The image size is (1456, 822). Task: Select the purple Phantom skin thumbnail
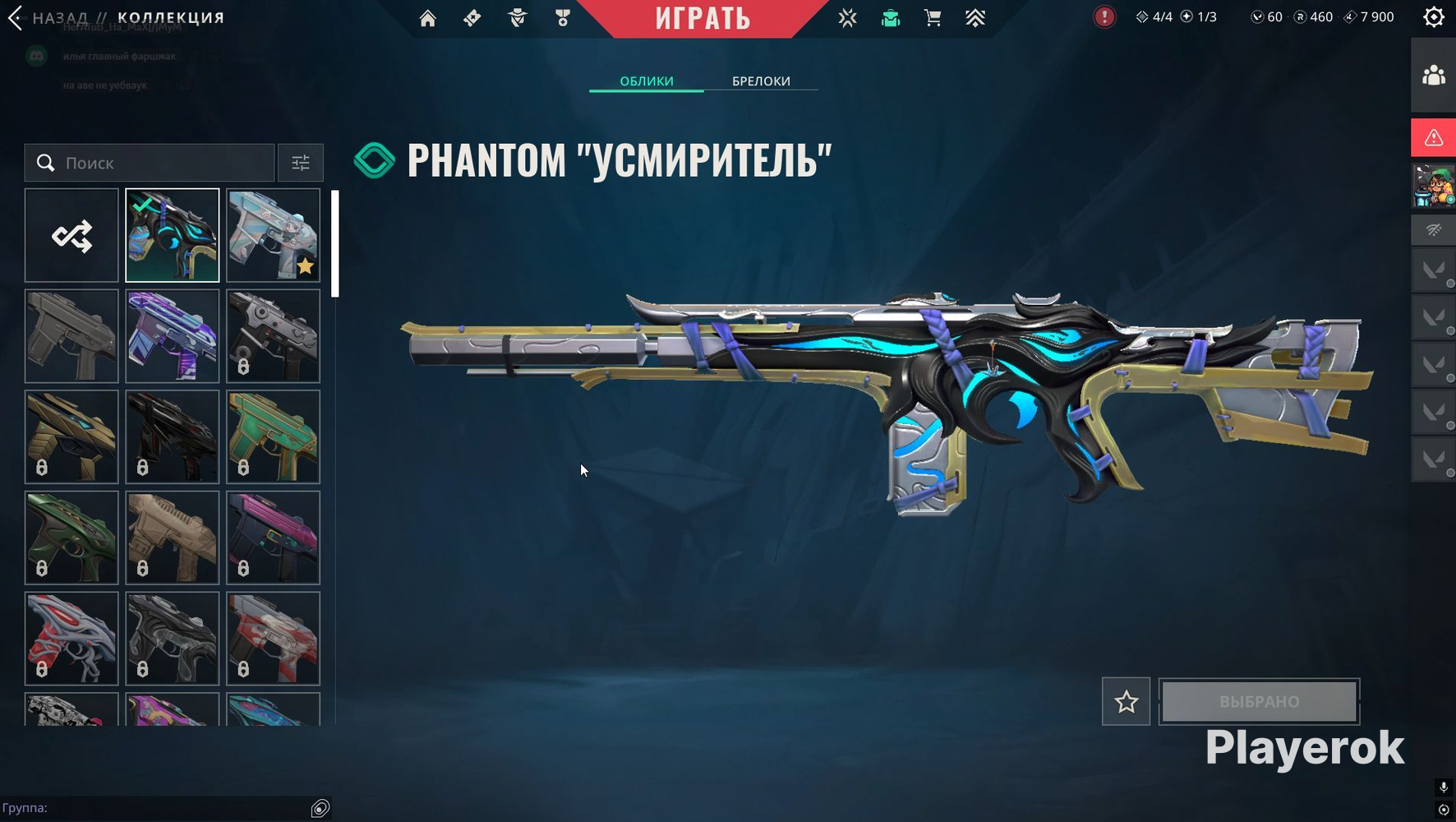pyautogui.click(x=173, y=336)
